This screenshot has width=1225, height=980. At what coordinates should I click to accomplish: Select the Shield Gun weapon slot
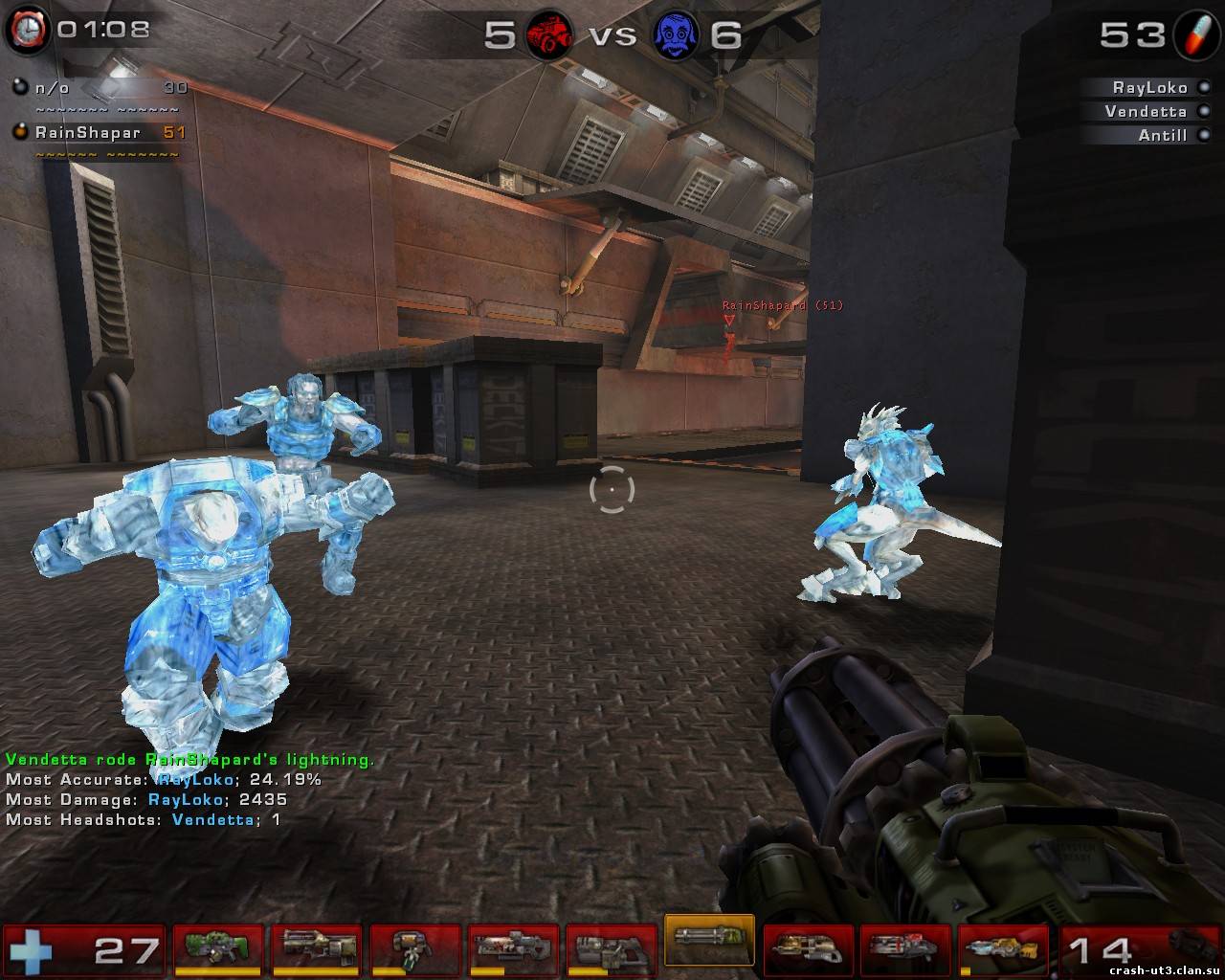(217, 947)
